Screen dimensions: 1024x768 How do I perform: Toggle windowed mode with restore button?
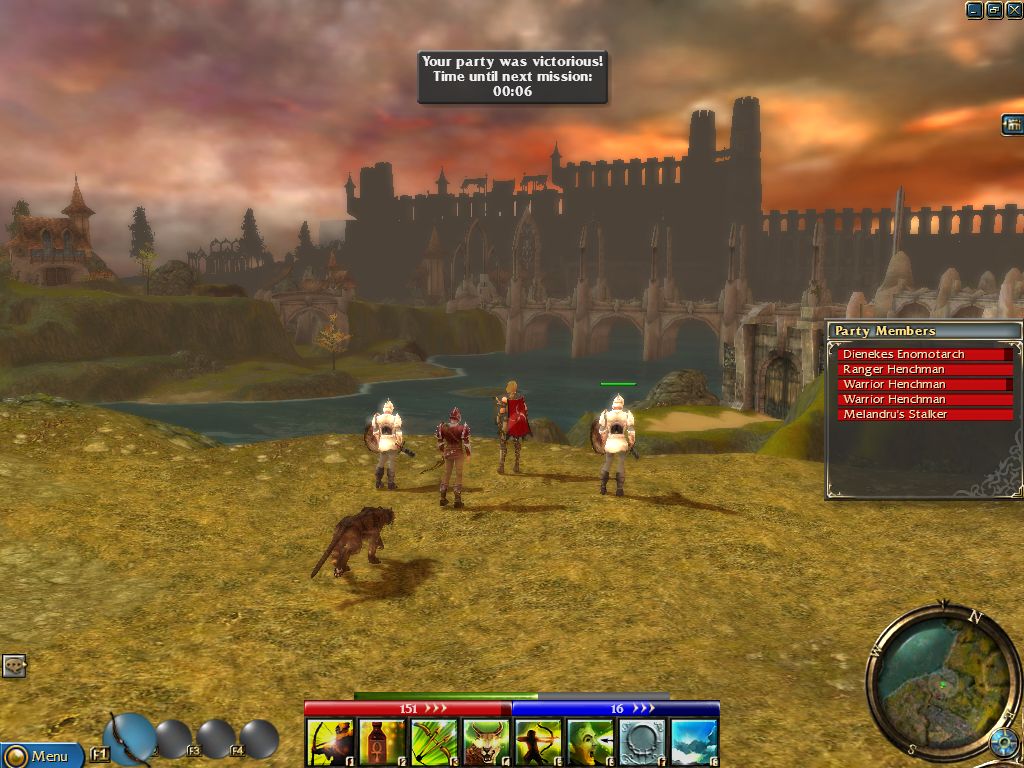click(994, 10)
